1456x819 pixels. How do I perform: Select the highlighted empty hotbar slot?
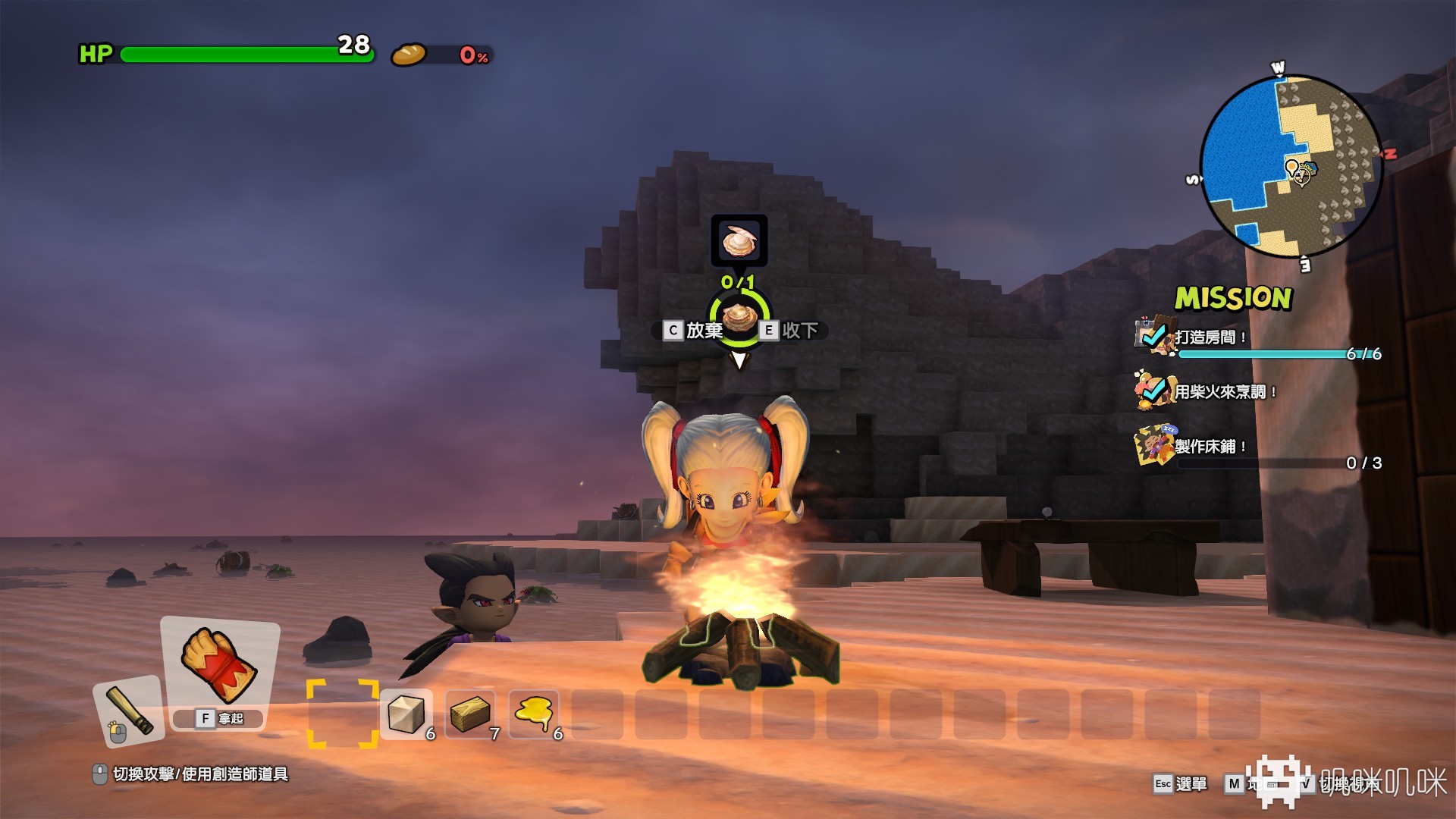click(342, 714)
